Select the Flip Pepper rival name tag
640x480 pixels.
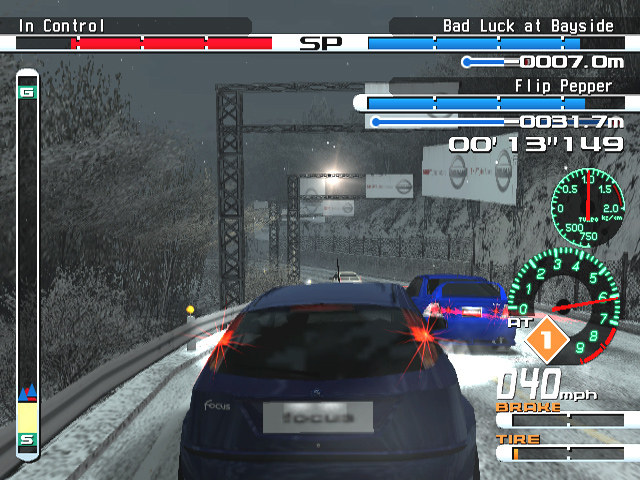tap(563, 86)
